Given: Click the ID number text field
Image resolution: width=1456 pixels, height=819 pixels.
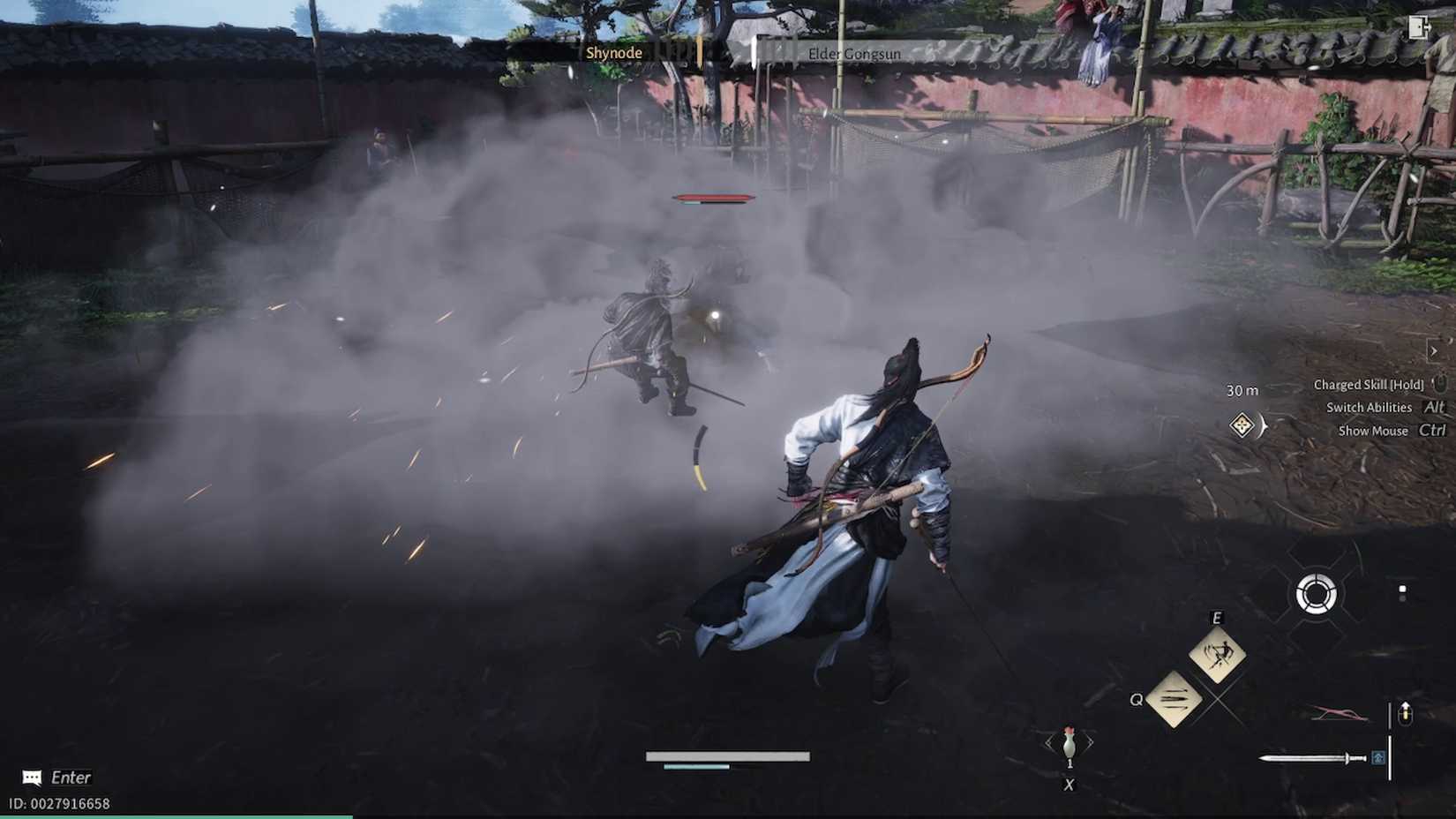Looking at the screenshot, I should tap(57, 804).
